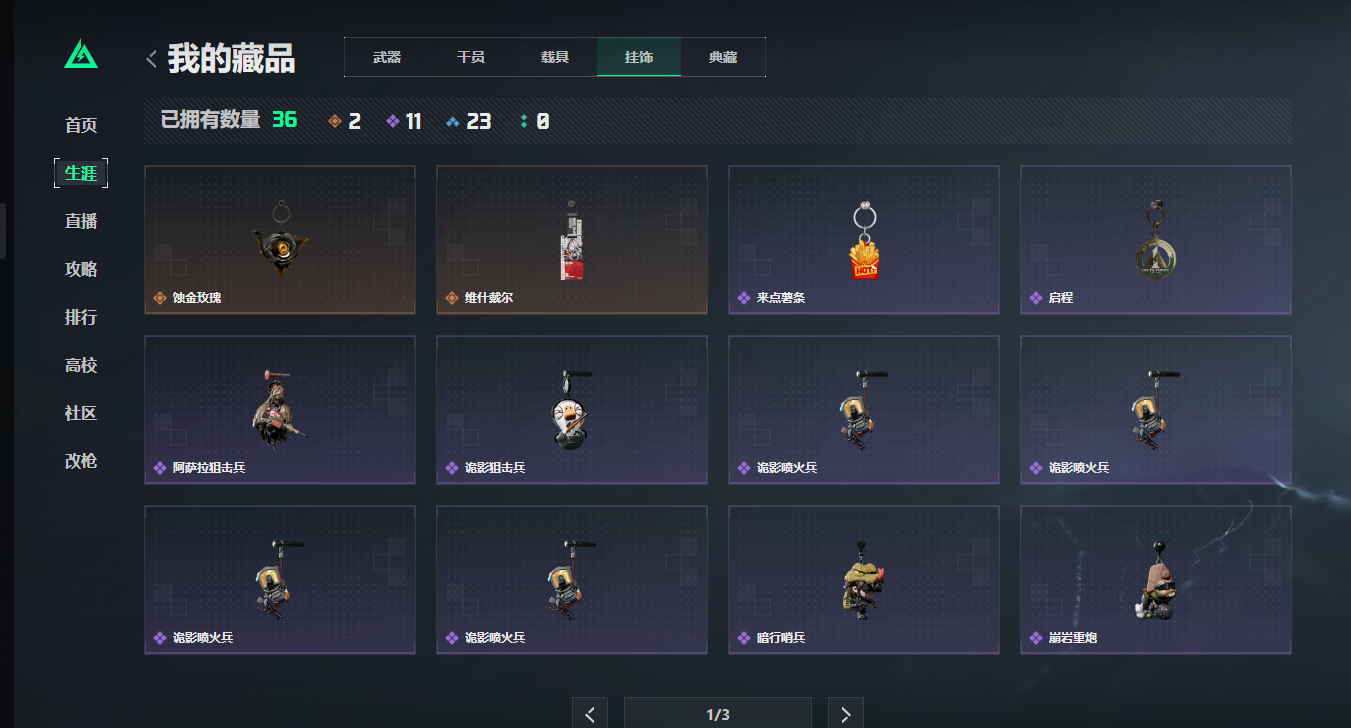Select the 阿萨拉狙击兵 charm thumbnail

pyautogui.click(x=279, y=409)
